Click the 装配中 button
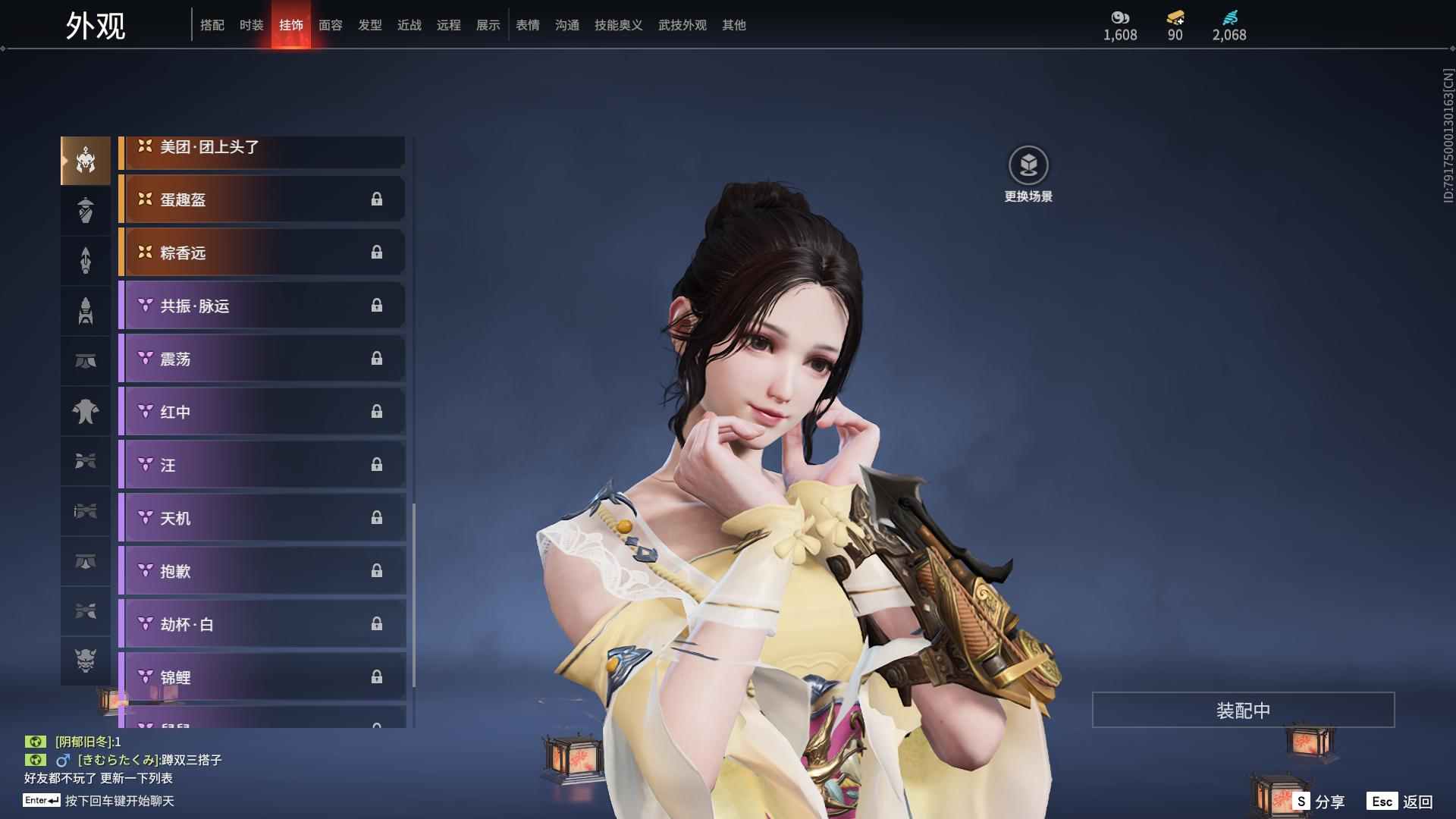The width and height of the screenshot is (1456, 819). tap(1242, 710)
